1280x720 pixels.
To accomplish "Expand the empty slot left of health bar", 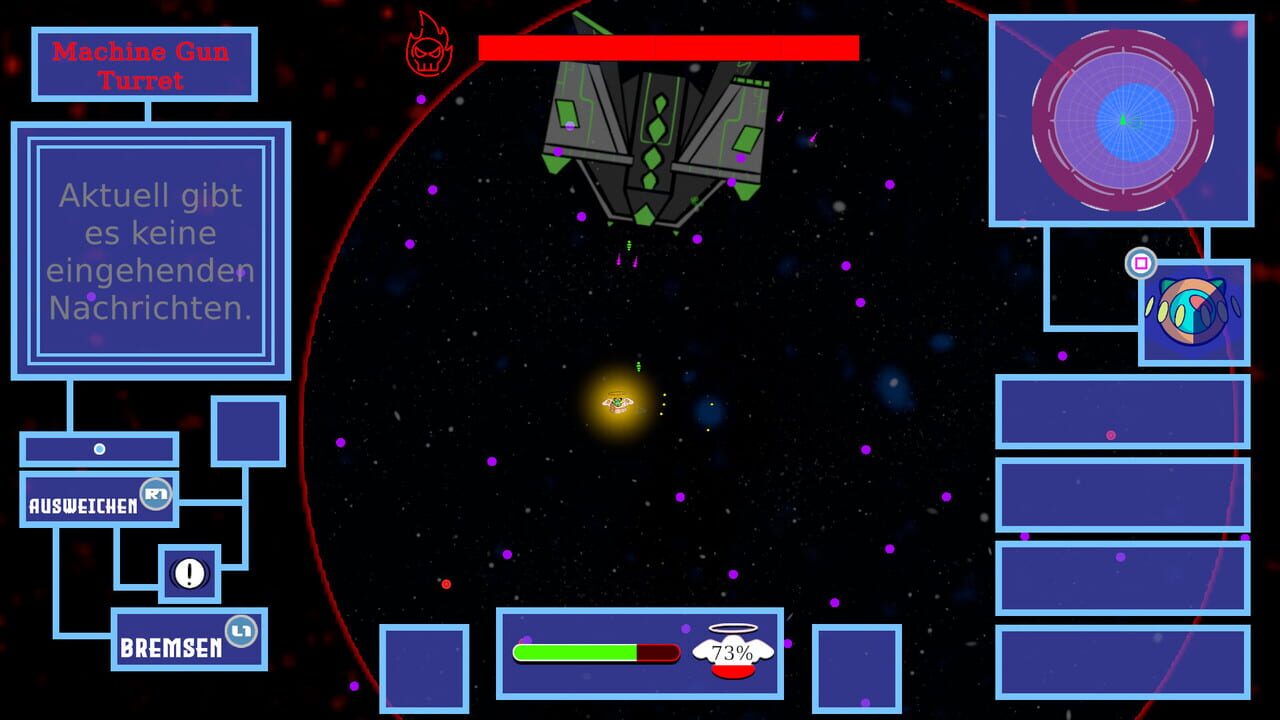I will [x=425, y=667].
